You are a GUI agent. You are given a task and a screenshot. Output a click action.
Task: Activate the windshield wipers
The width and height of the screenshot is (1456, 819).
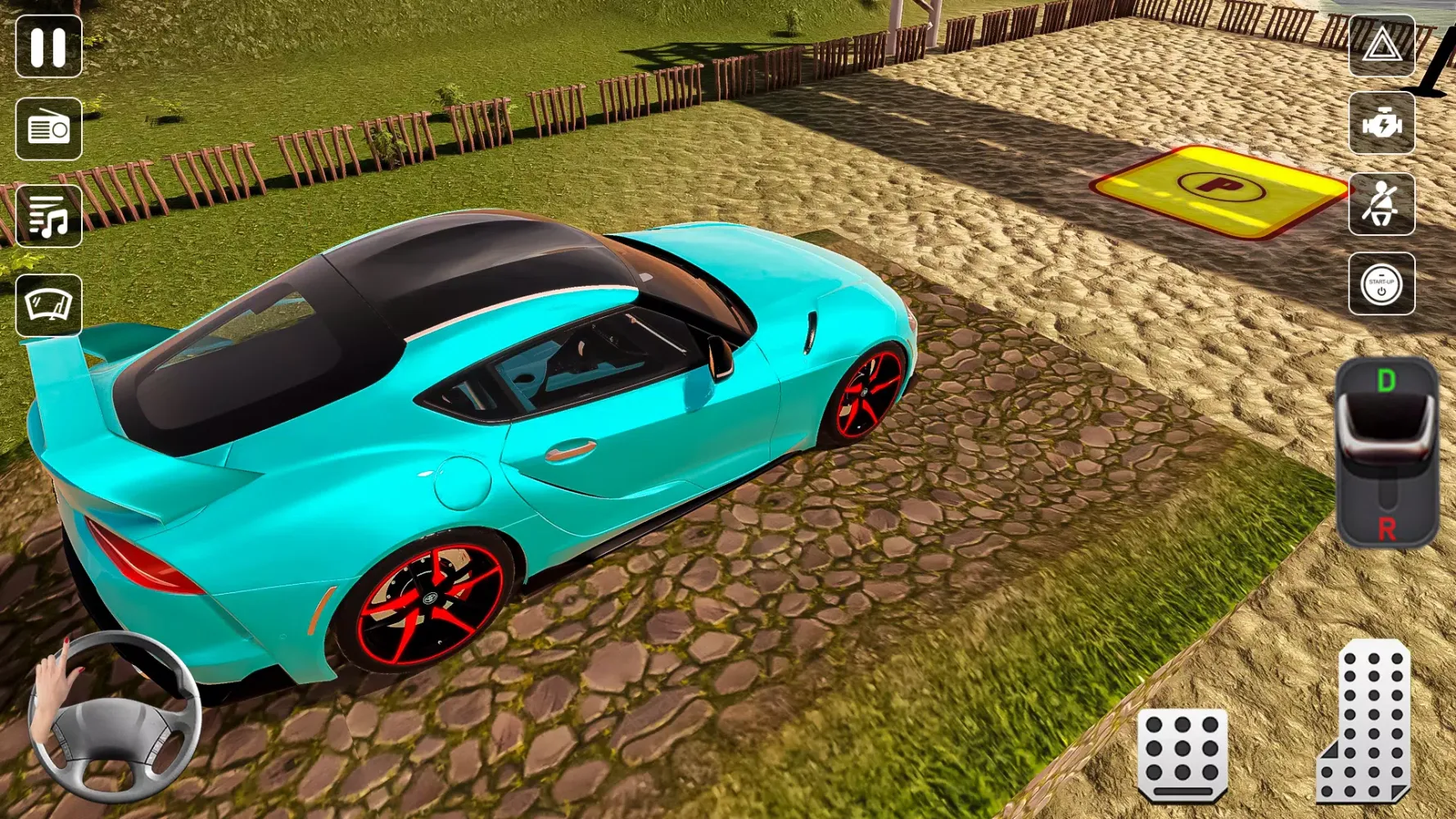49,303
